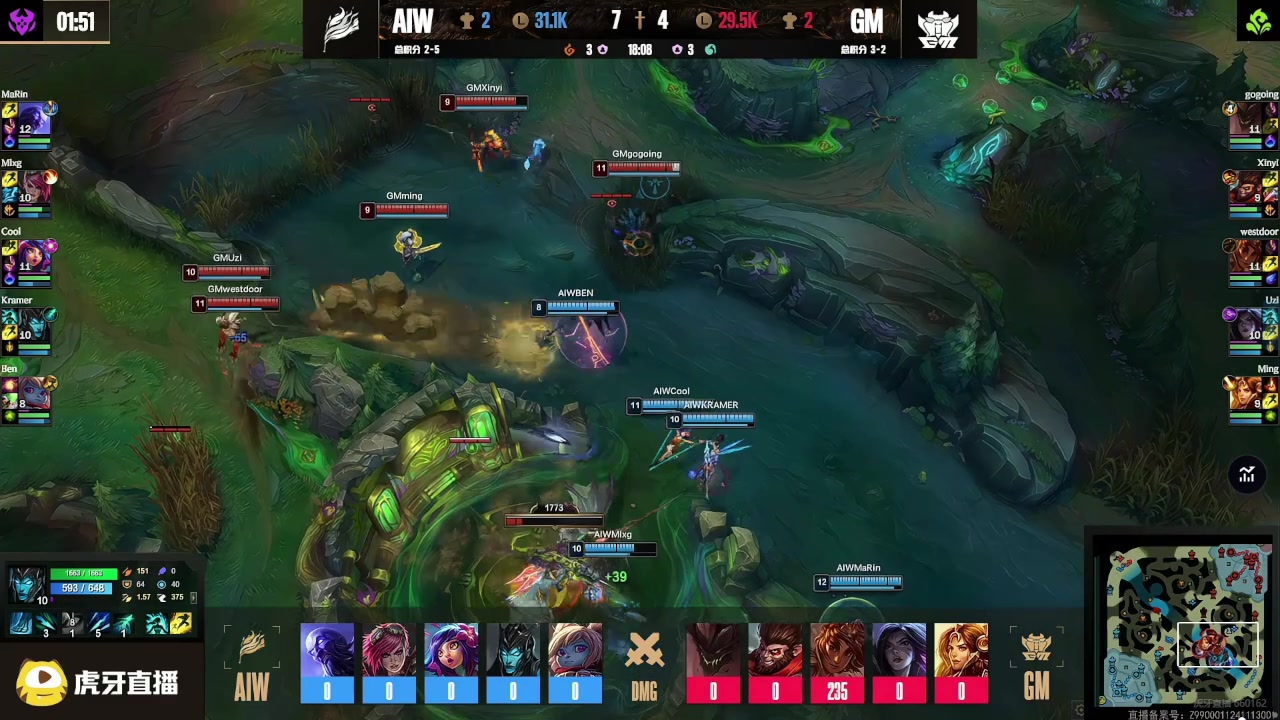Click Uzi's champion portrait in the sidebar
Image resolution: width=1280 pixels, height=720 pixels.
(x=1246, y=326)
